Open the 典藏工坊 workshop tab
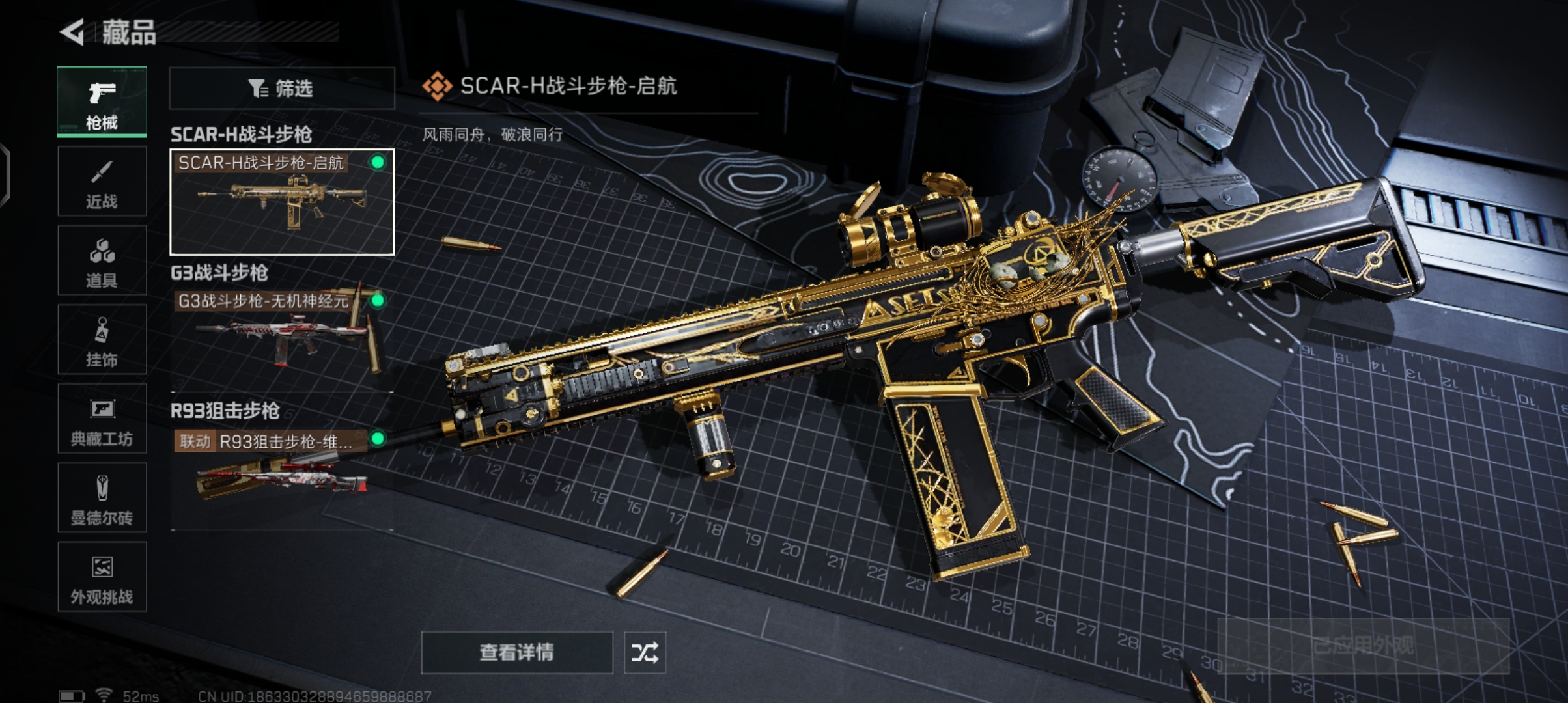Image resolution: width=1568 pixels, height=703 pixels. [102, 419]
